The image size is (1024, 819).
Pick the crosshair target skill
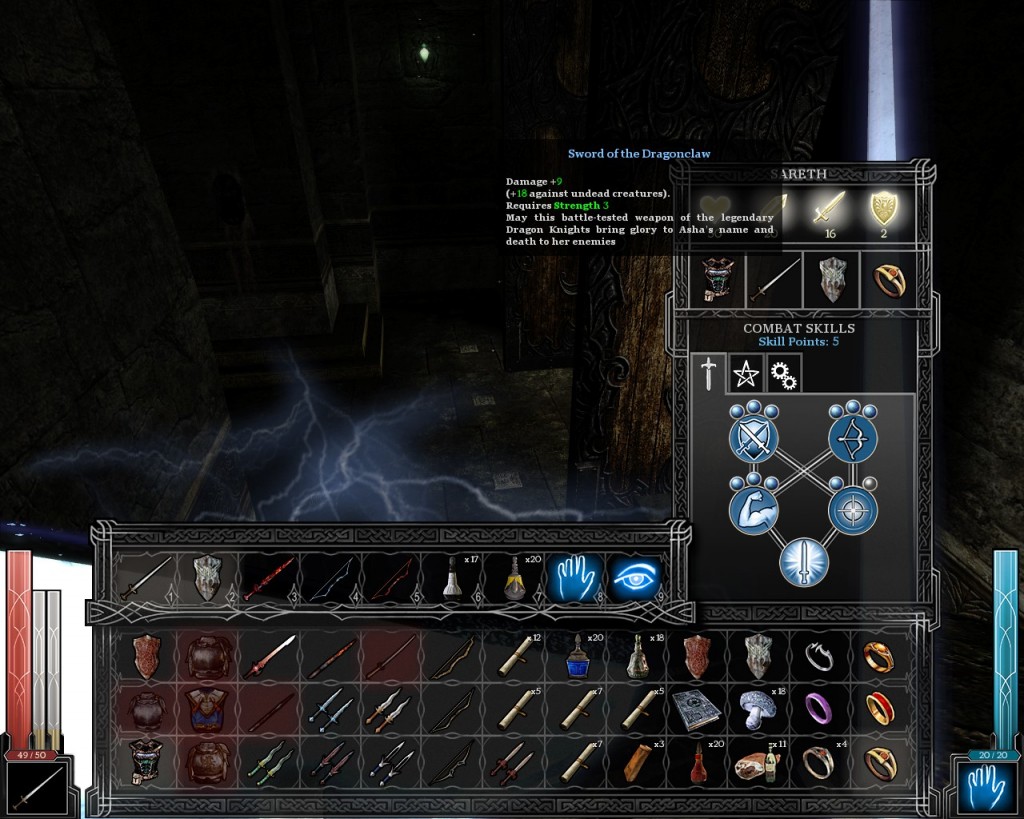pos(852,510)
